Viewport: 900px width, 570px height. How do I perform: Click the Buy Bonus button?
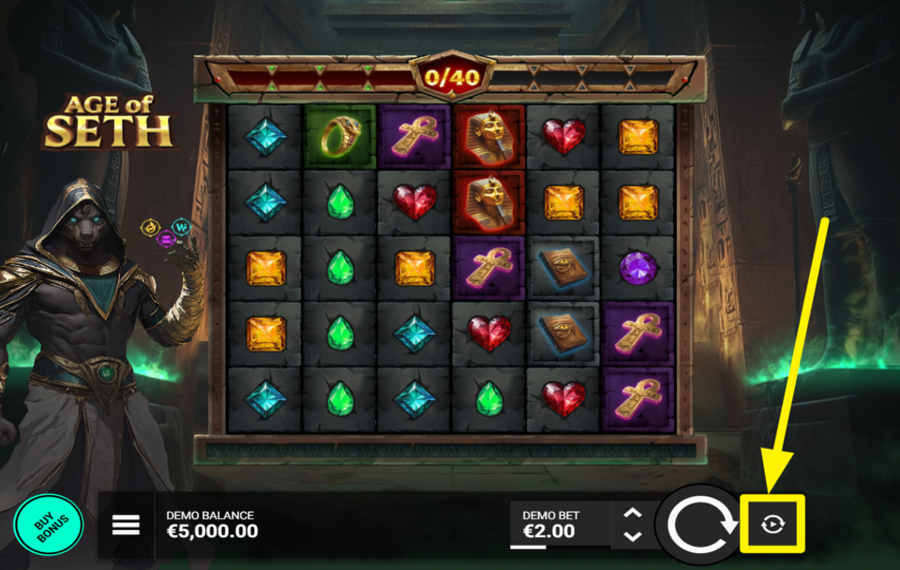(x=48, y=525)
